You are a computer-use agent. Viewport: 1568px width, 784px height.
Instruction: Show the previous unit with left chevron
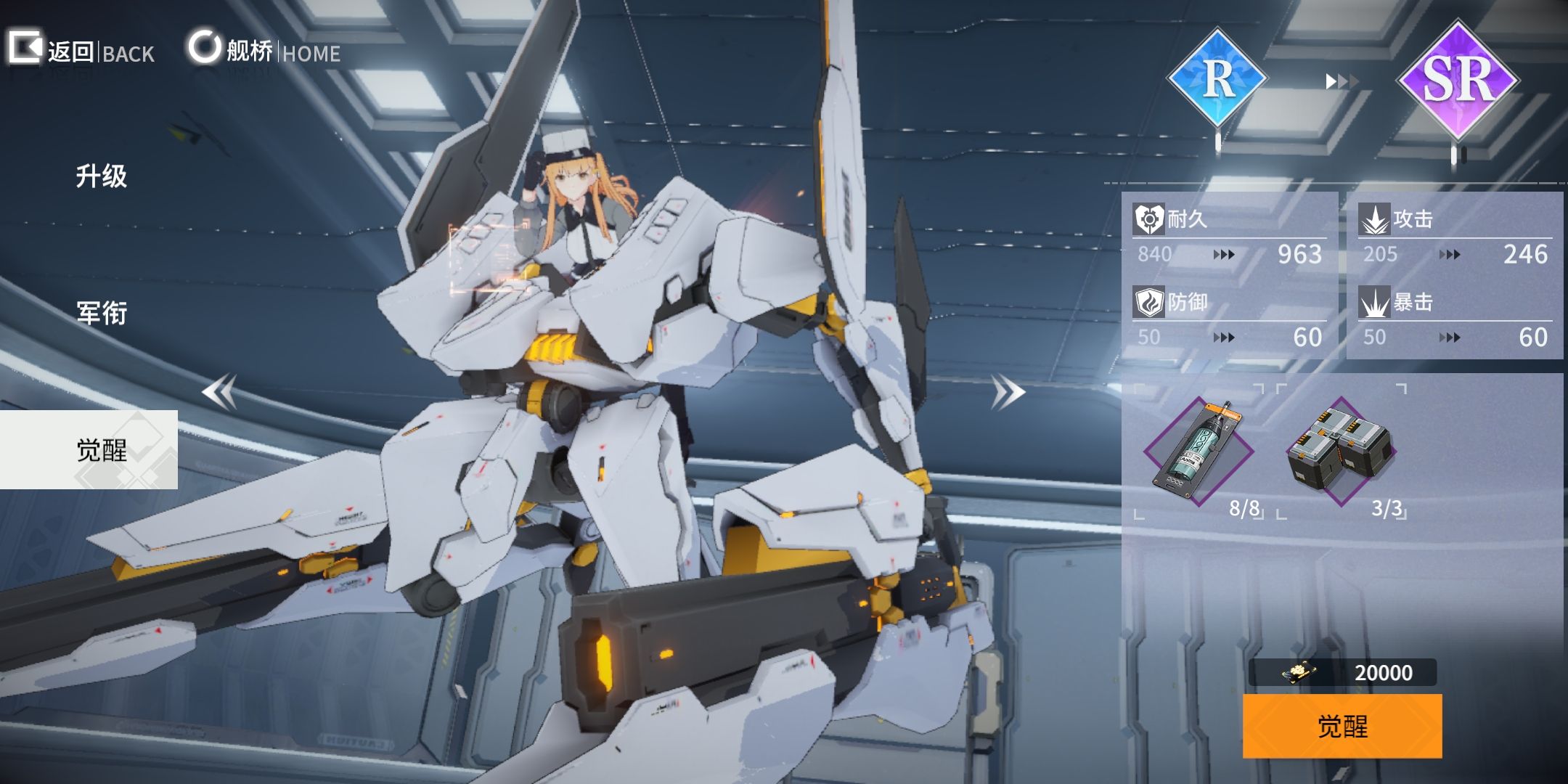click(219, 392)
